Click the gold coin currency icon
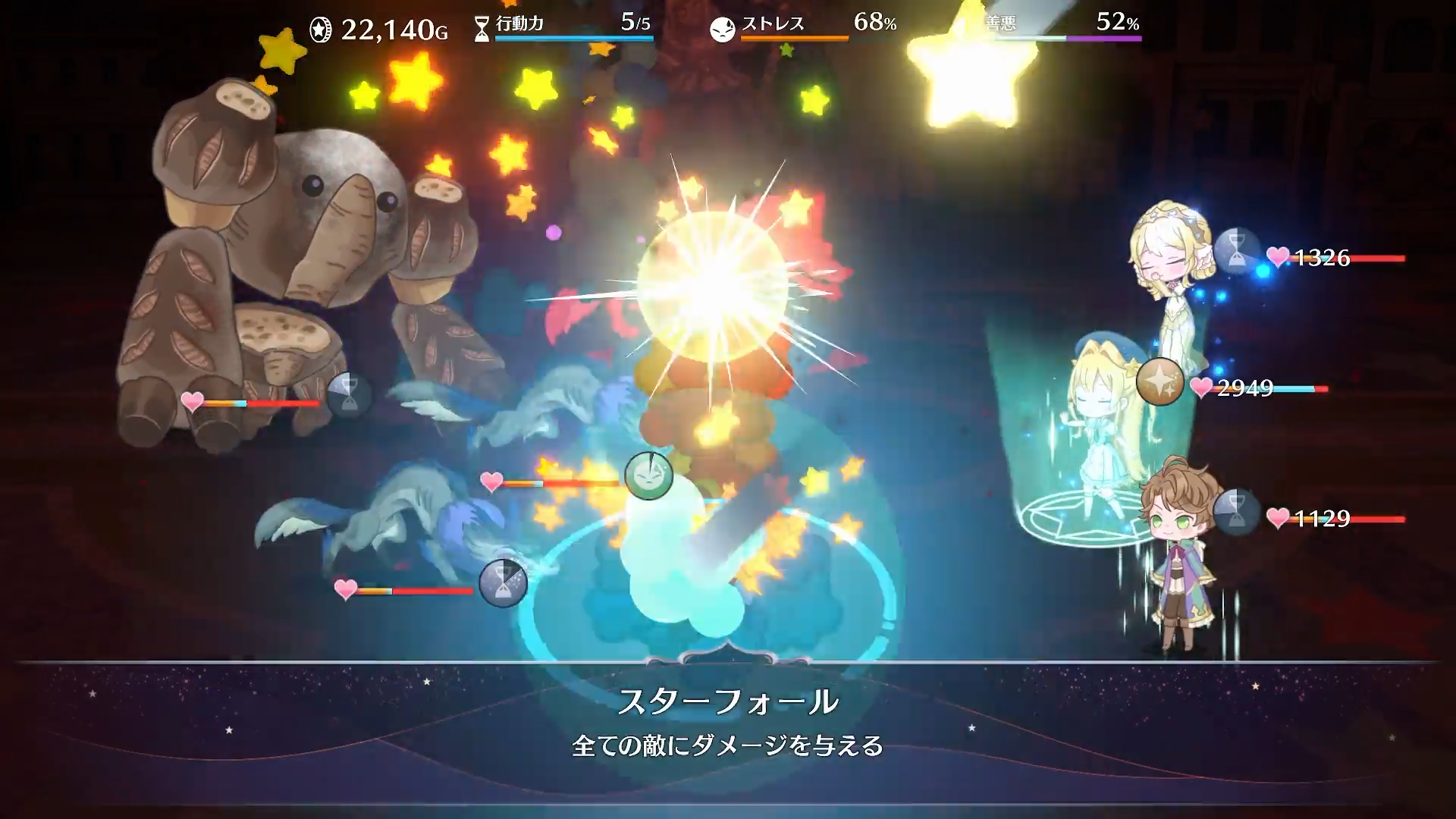 [319, 30]
